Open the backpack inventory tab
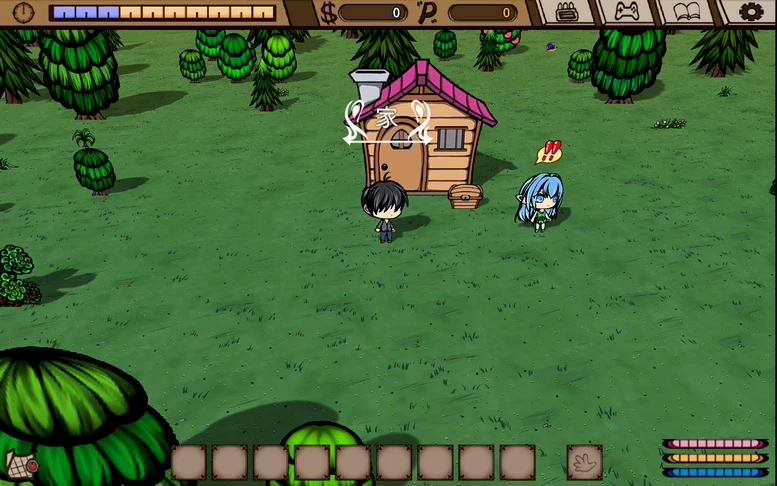 567,12
